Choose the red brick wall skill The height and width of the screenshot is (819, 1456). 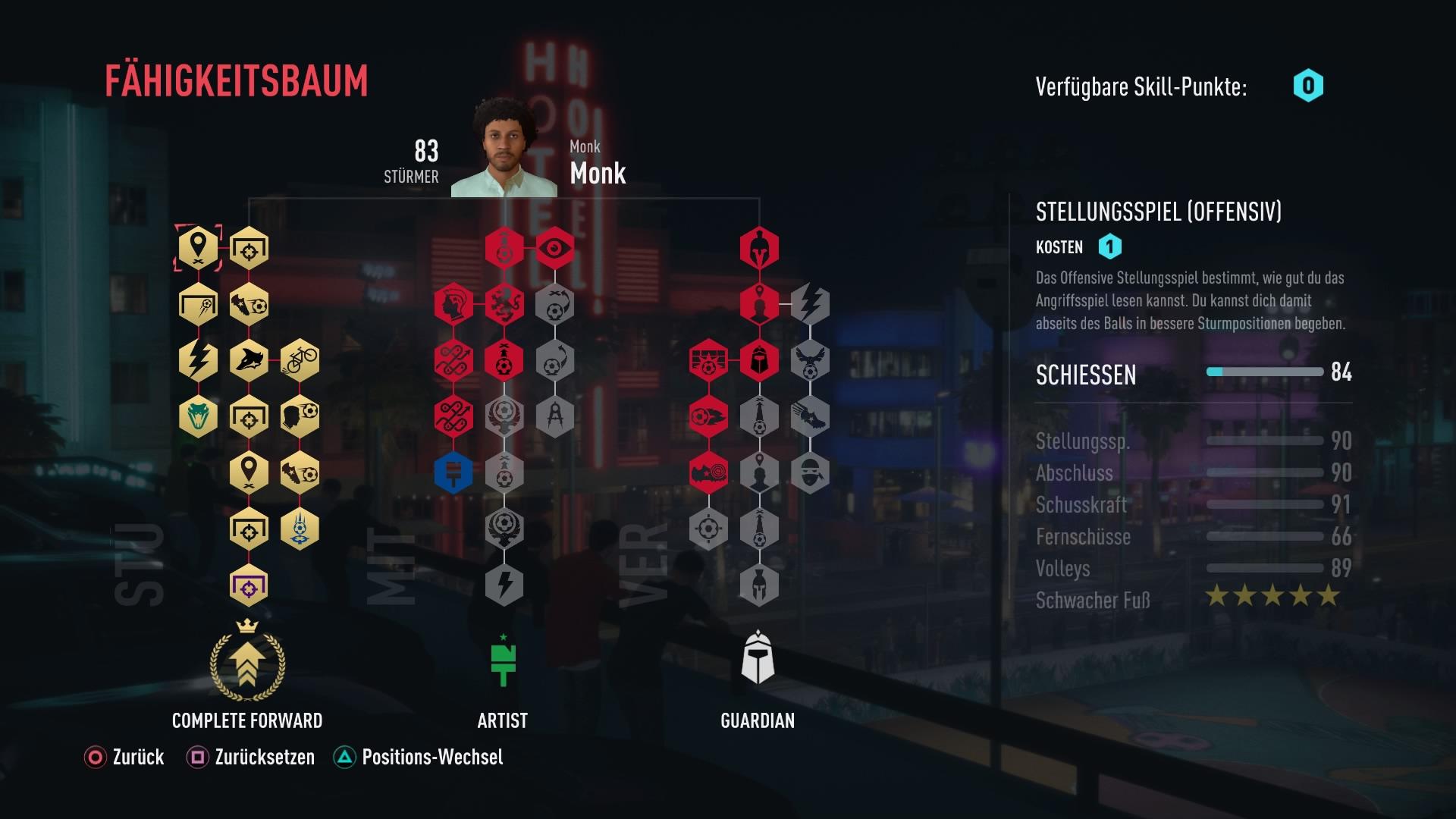pos(708,360)
